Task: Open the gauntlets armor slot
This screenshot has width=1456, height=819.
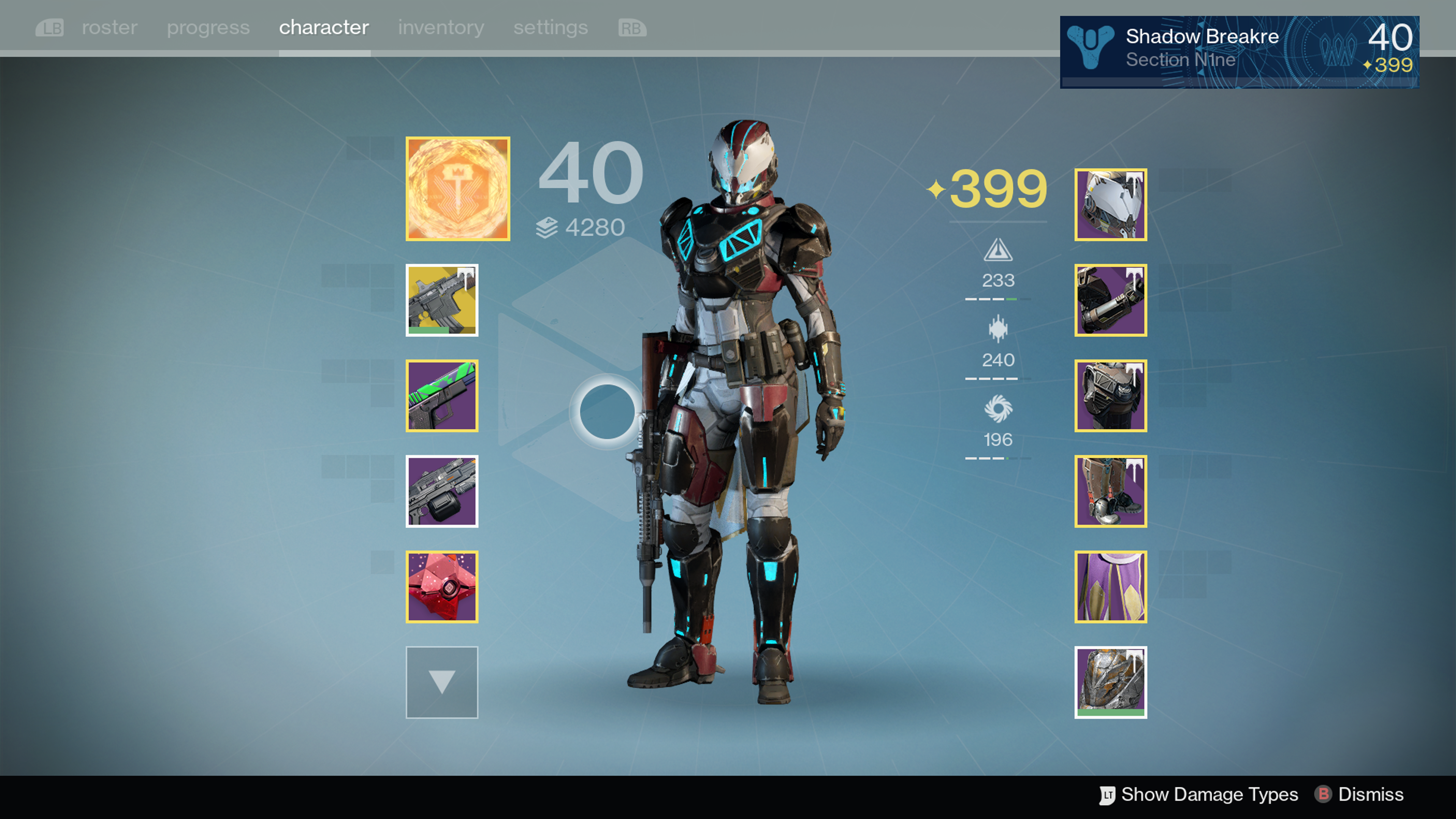Action: [1111, 300]
